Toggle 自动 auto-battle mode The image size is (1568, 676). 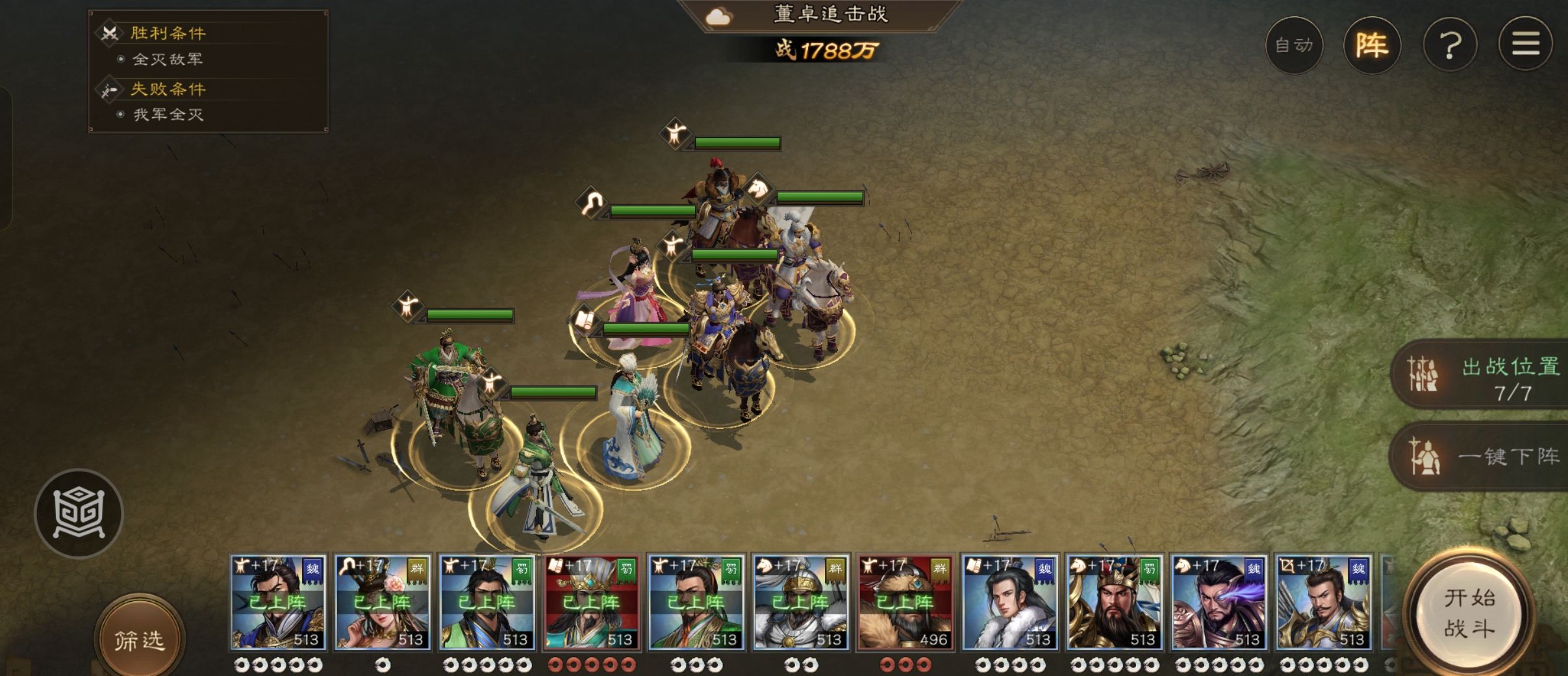[1294, 45]
